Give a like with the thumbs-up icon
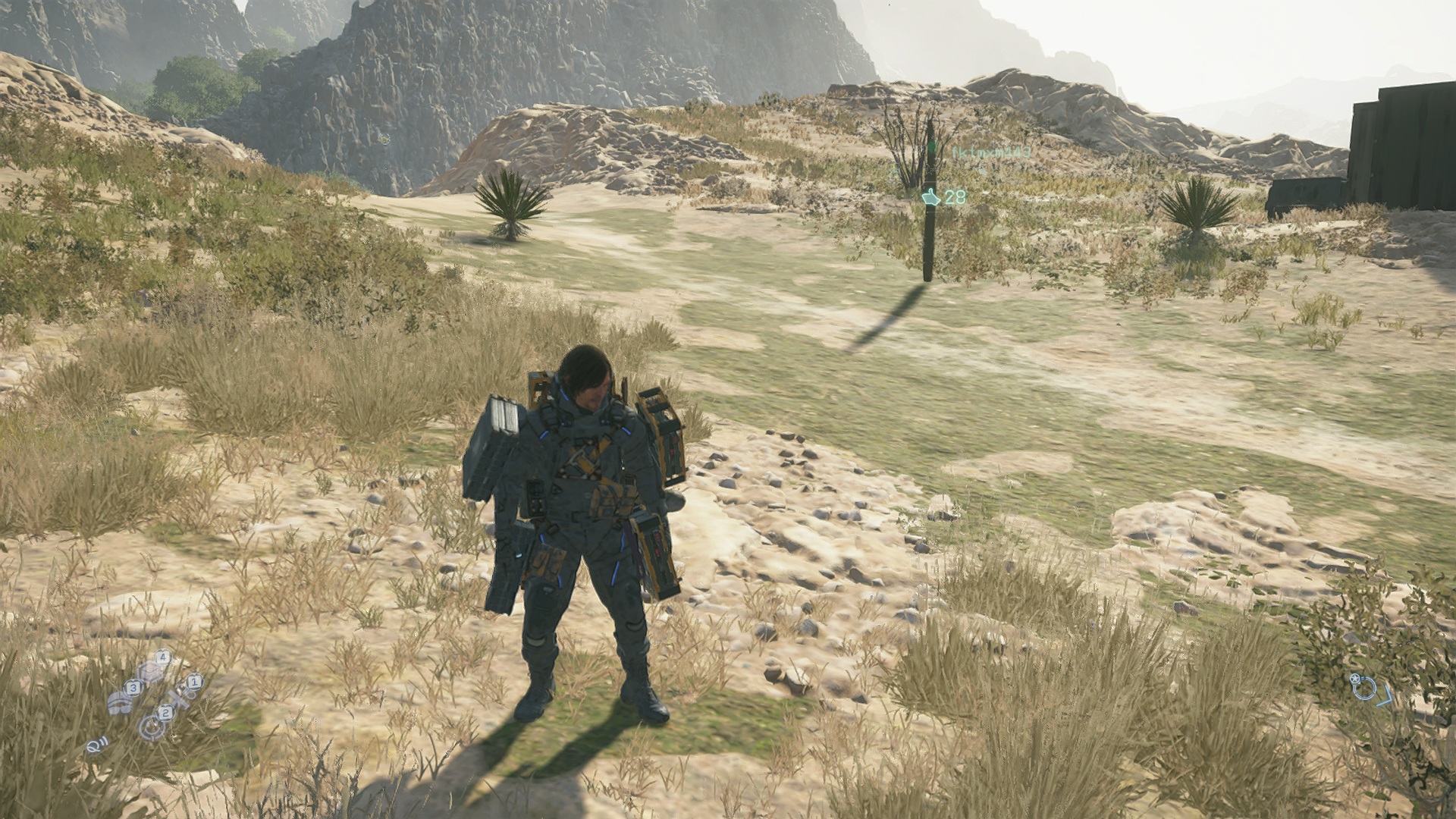Screen dimensions: 1456x819 [x=931, y=197]
